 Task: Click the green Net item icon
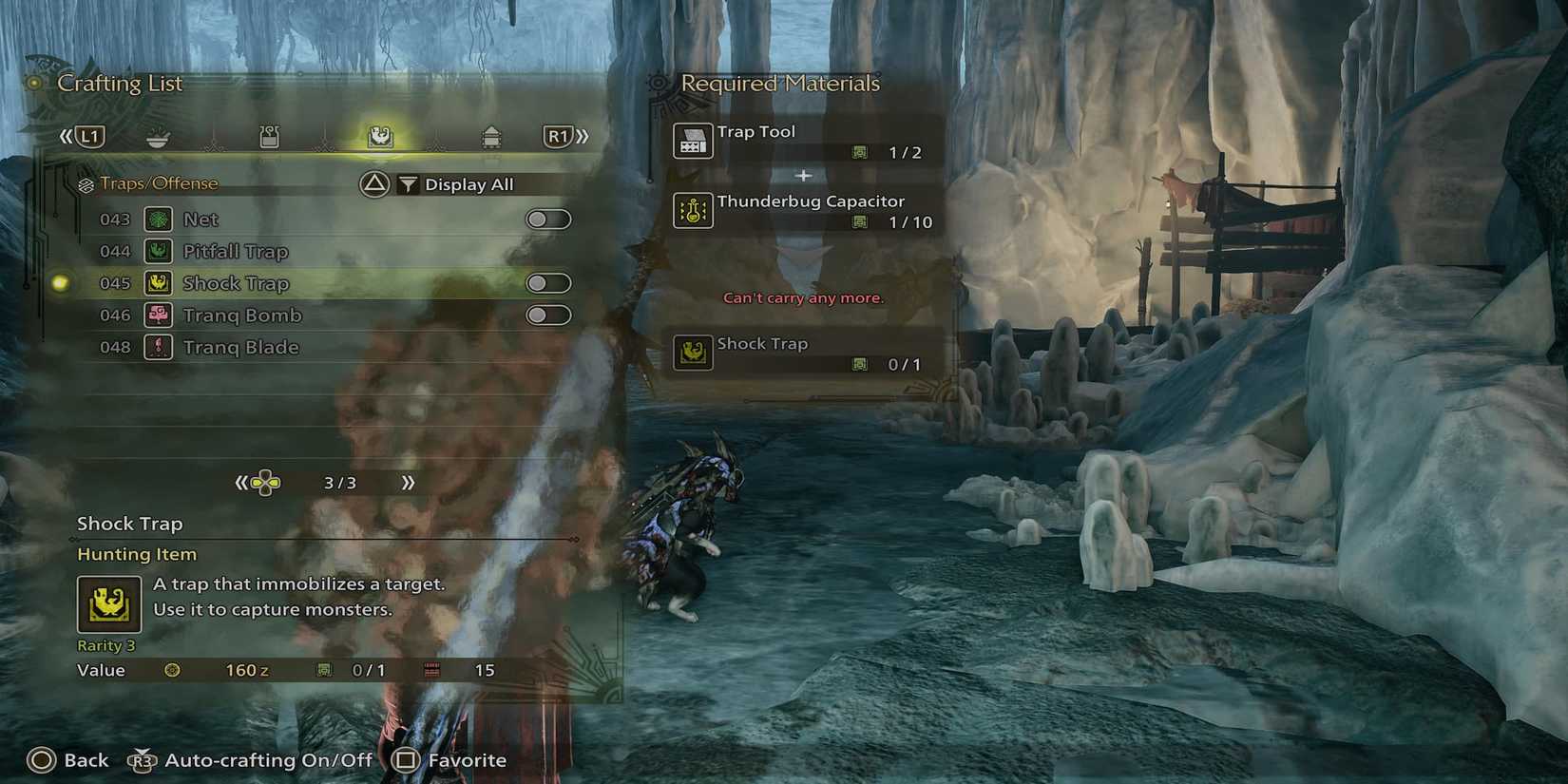(x=158, y=219)
